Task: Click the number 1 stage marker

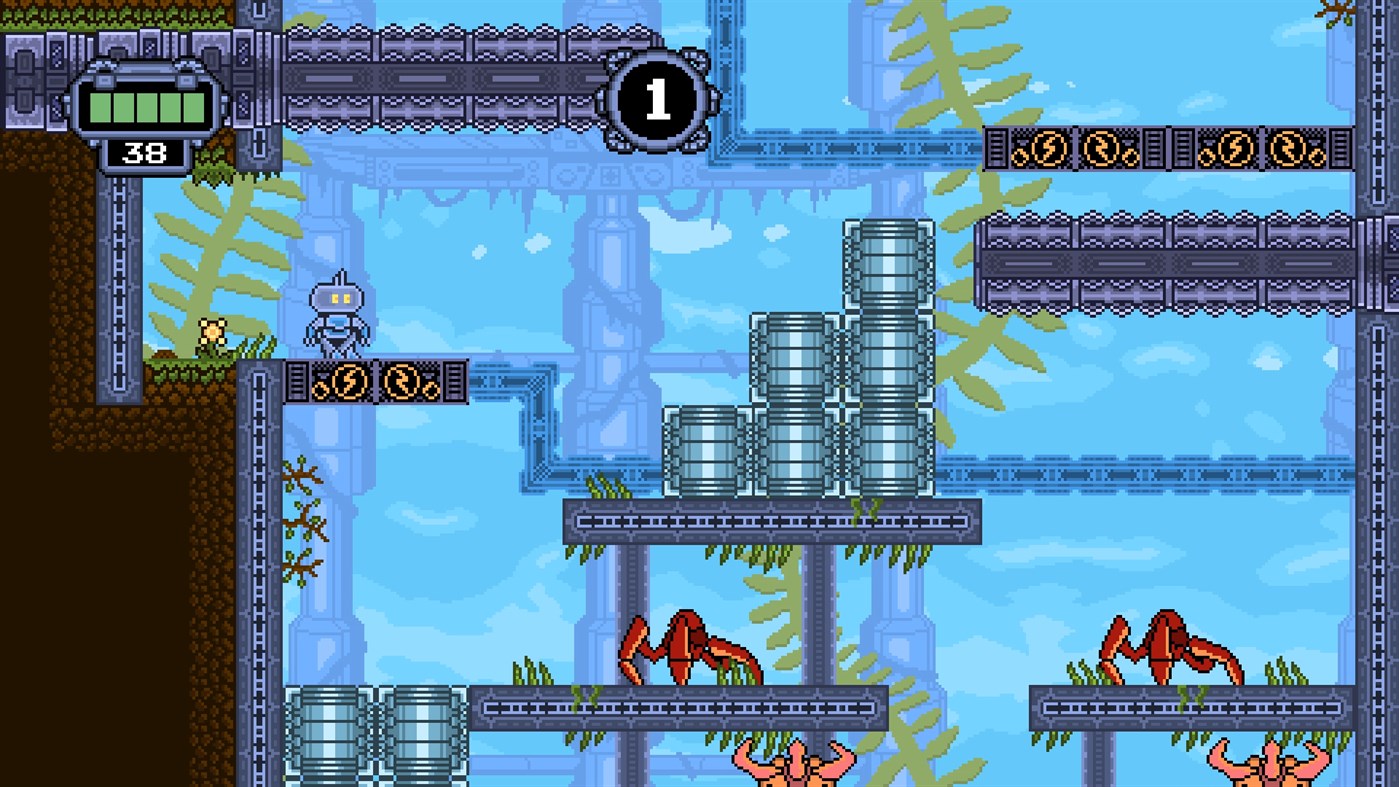Action: 657,103
